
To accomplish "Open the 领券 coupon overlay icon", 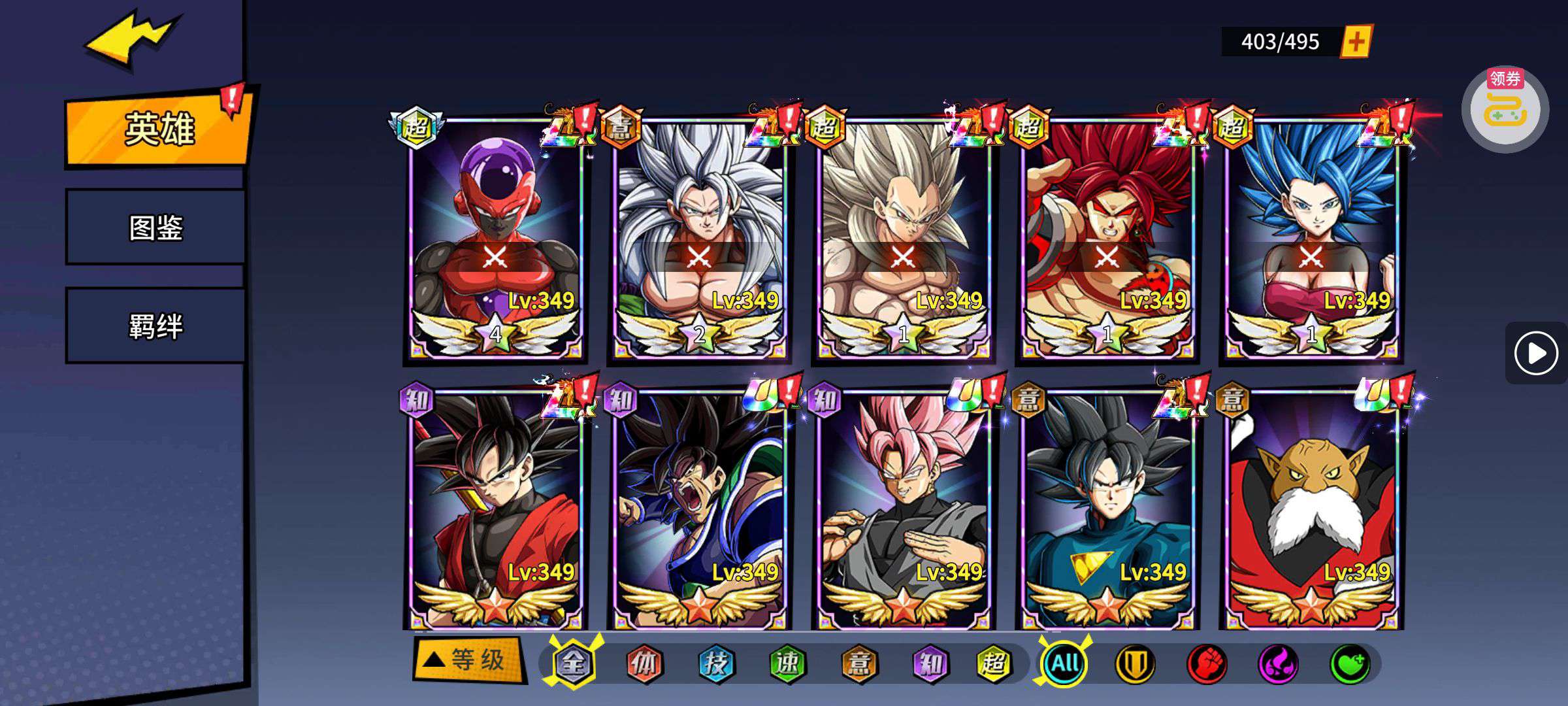I will tap(1505, 109).
